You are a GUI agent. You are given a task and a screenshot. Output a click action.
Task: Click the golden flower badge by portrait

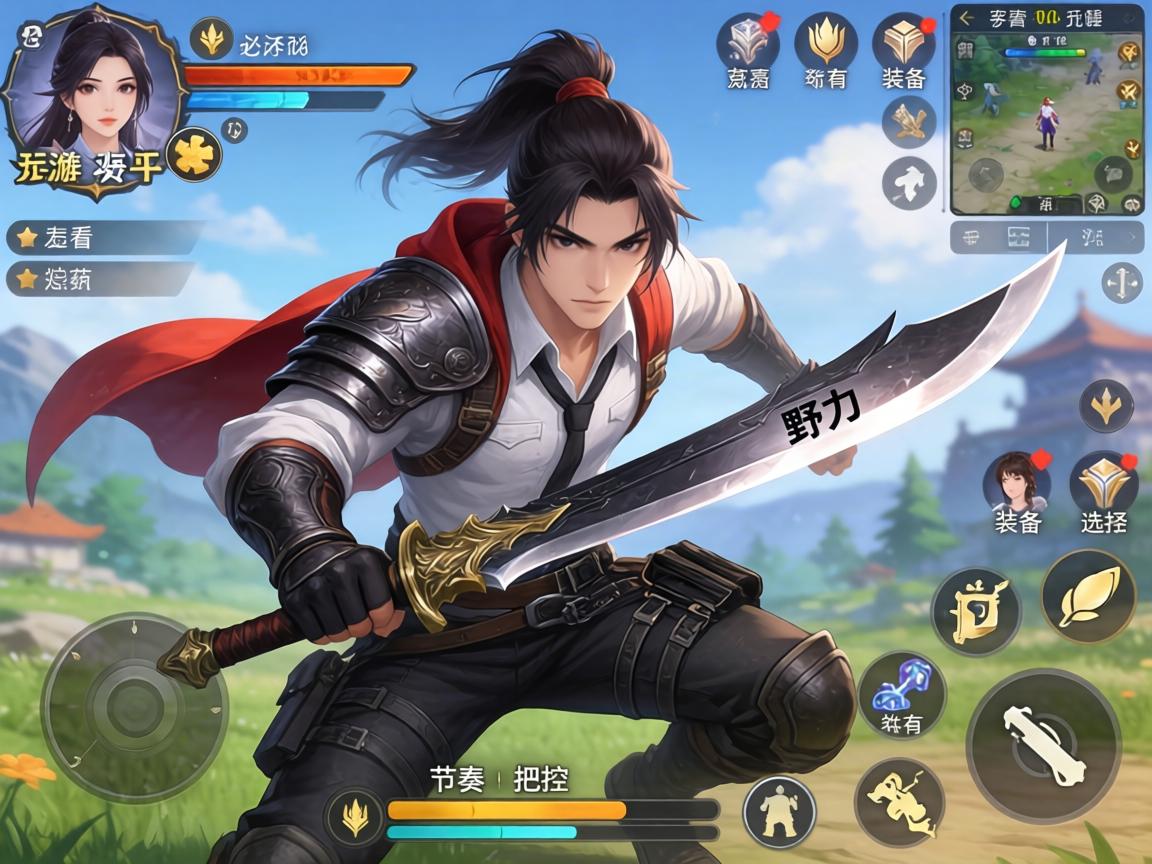tap(194, 155)
